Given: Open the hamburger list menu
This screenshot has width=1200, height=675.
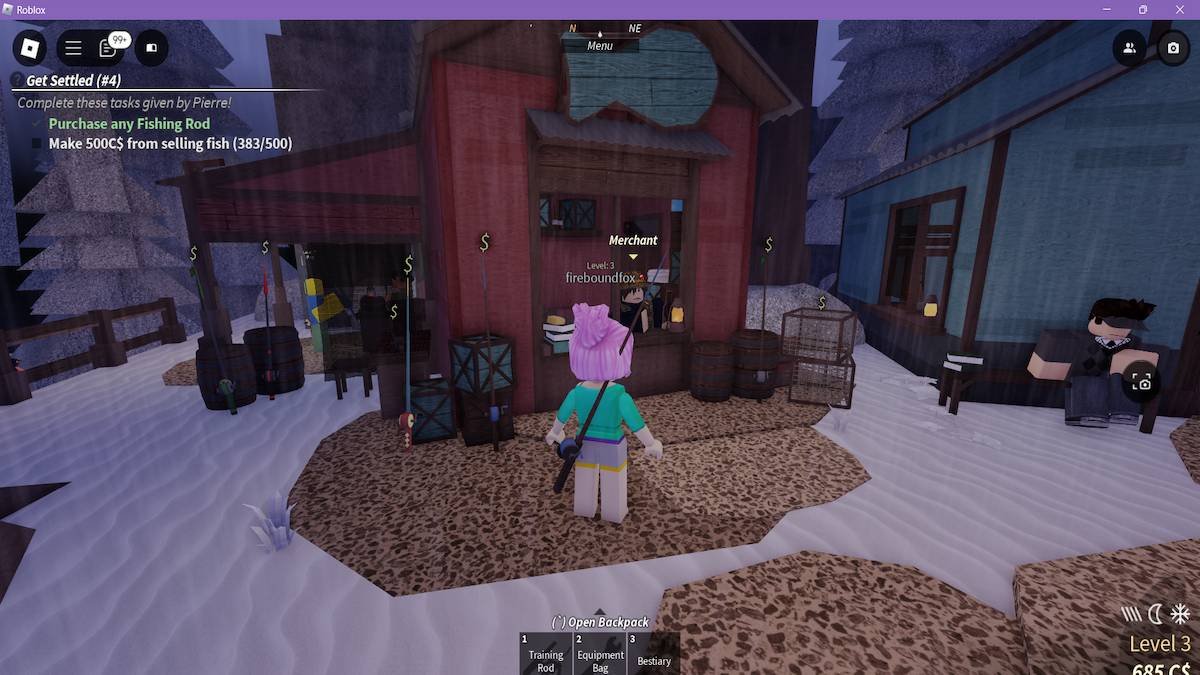Looking at the screenshot, I should point(74,48).
